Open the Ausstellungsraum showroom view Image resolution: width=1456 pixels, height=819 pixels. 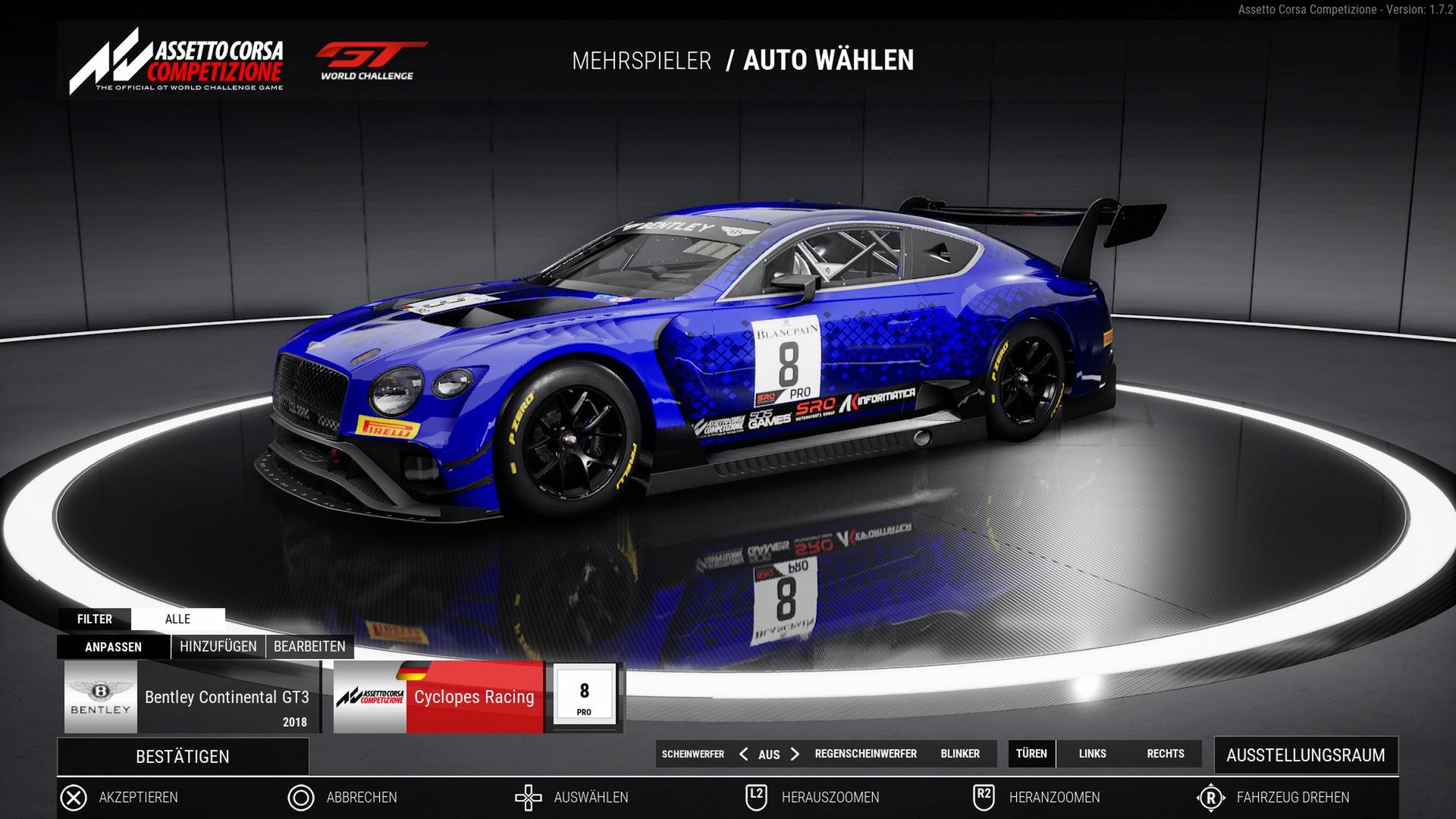point(1305,755)
